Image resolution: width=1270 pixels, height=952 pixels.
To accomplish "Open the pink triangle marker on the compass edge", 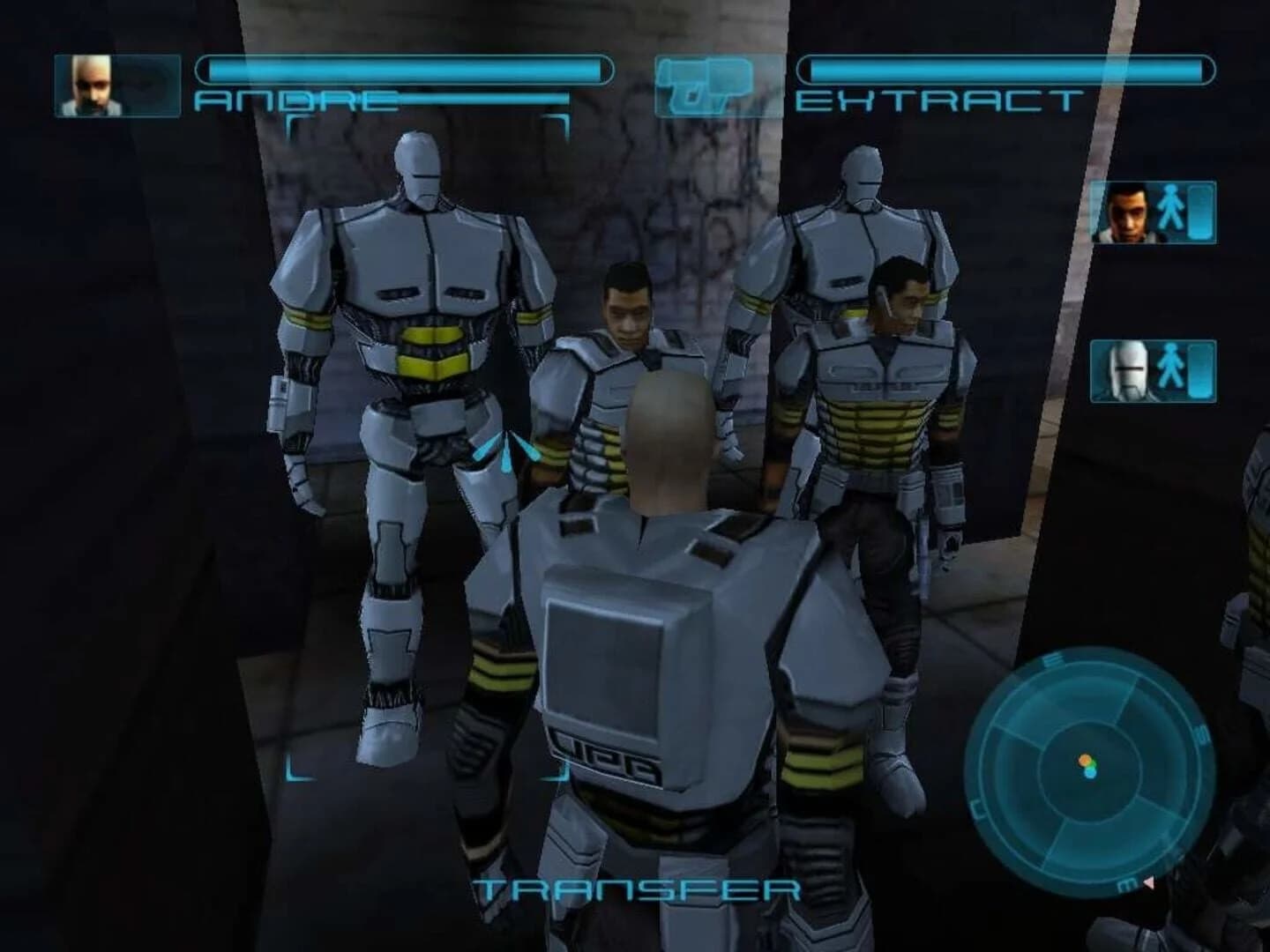I will tap(1148, 882).
